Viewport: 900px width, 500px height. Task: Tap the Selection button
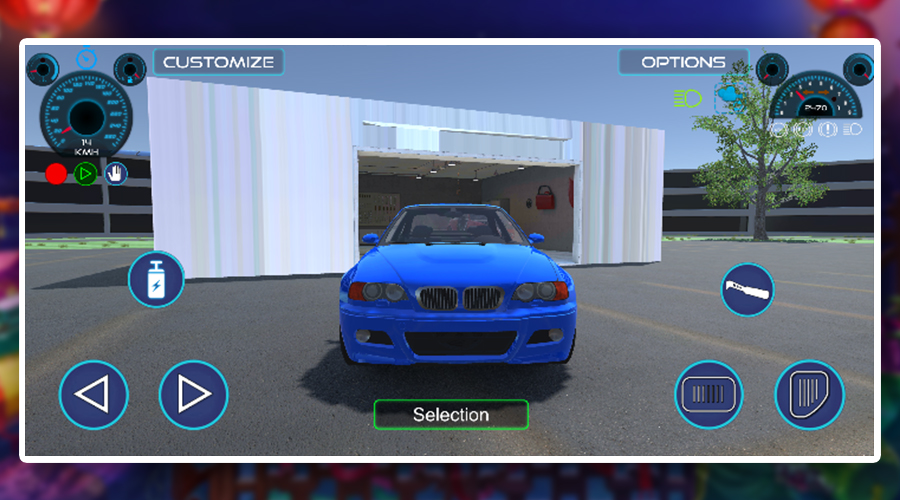tap(451, 414)
